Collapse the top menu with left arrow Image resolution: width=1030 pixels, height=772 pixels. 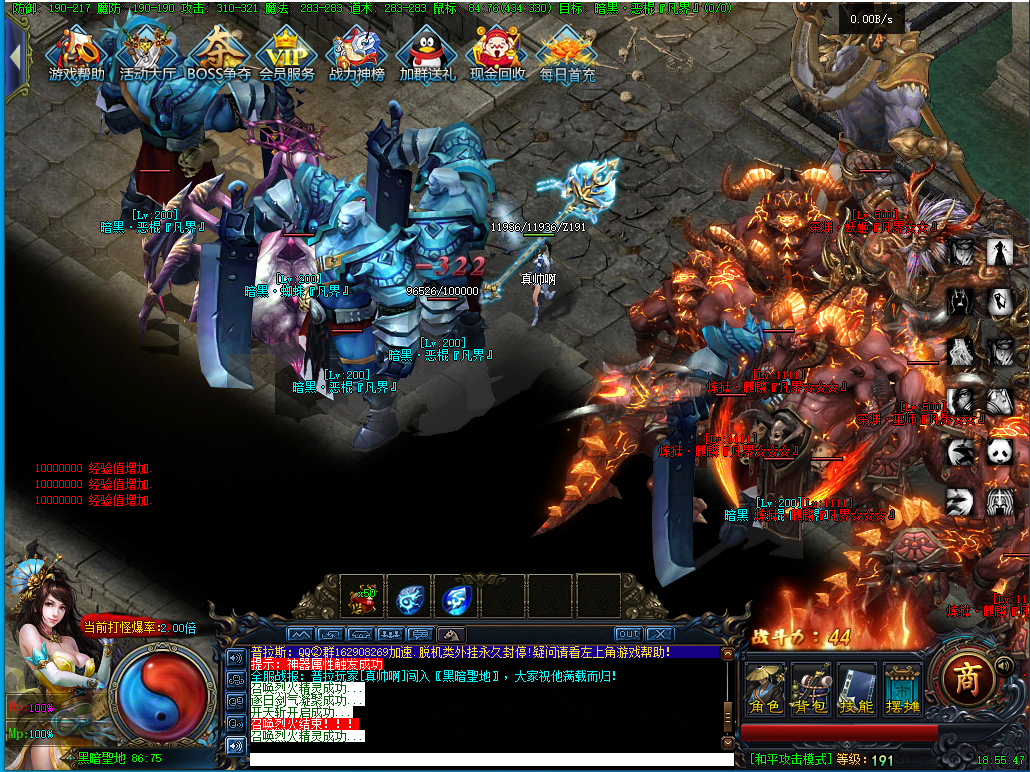pyautogui.click(x=15, y=56)
